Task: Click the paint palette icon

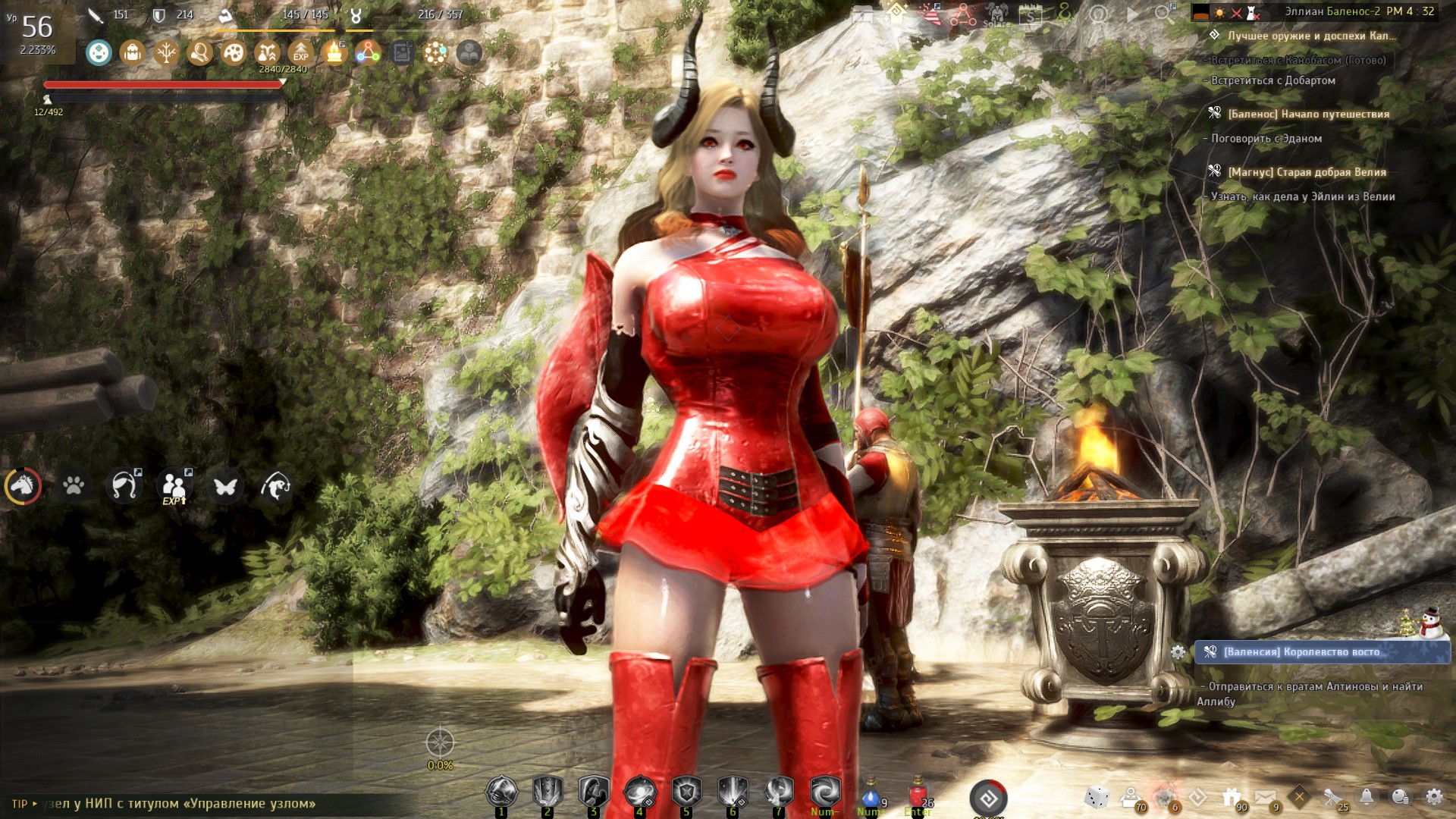Action: tap(233, 52)
